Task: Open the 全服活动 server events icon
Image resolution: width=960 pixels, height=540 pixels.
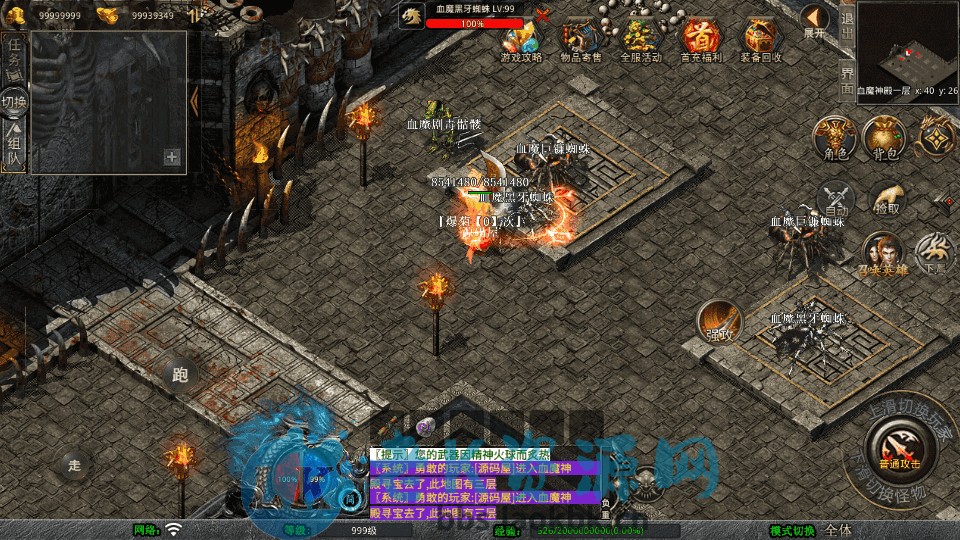Action: pos(641,38)
